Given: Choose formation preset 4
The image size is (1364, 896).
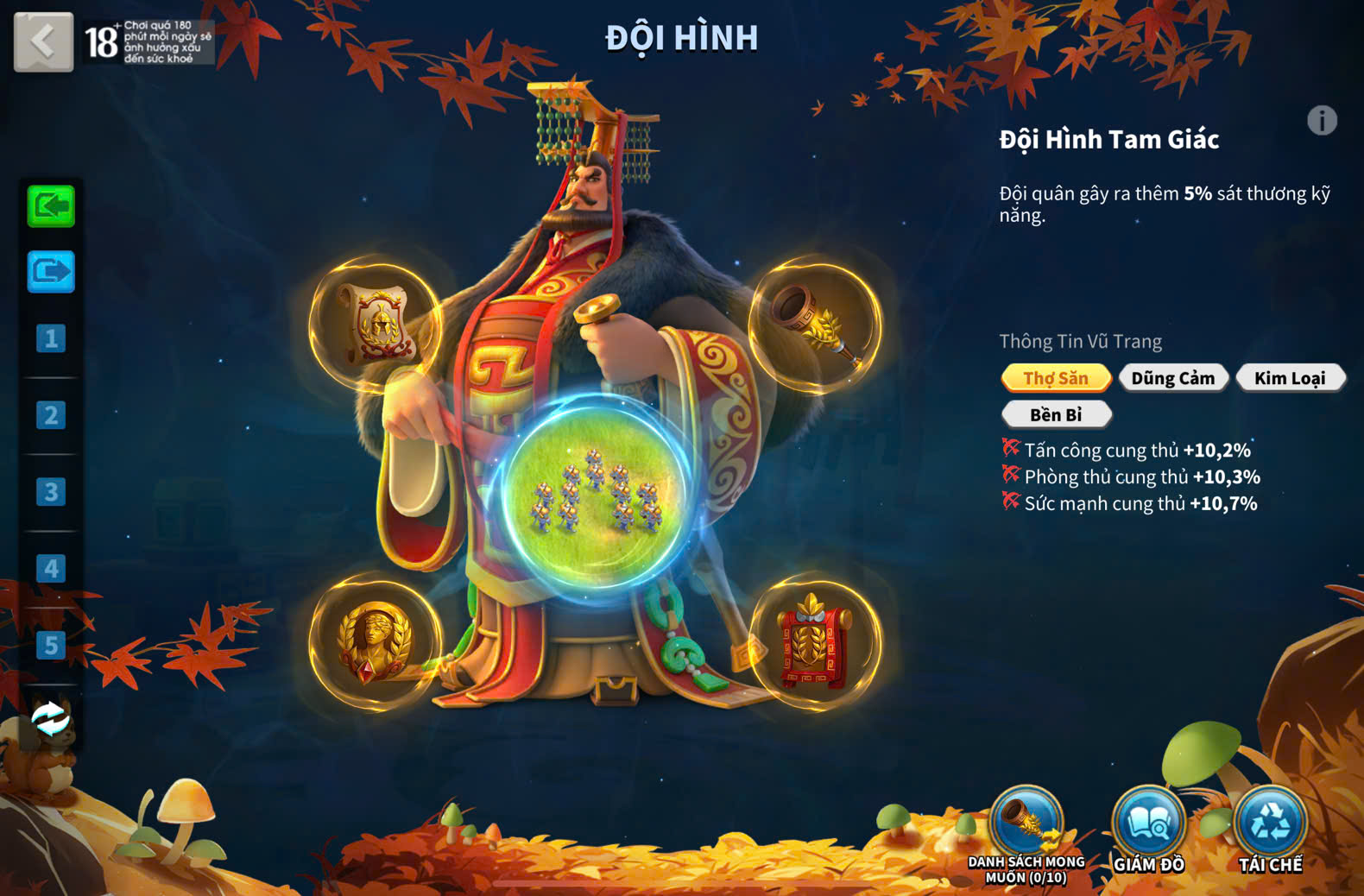Looking at the screenshot, I should [51, 569].
